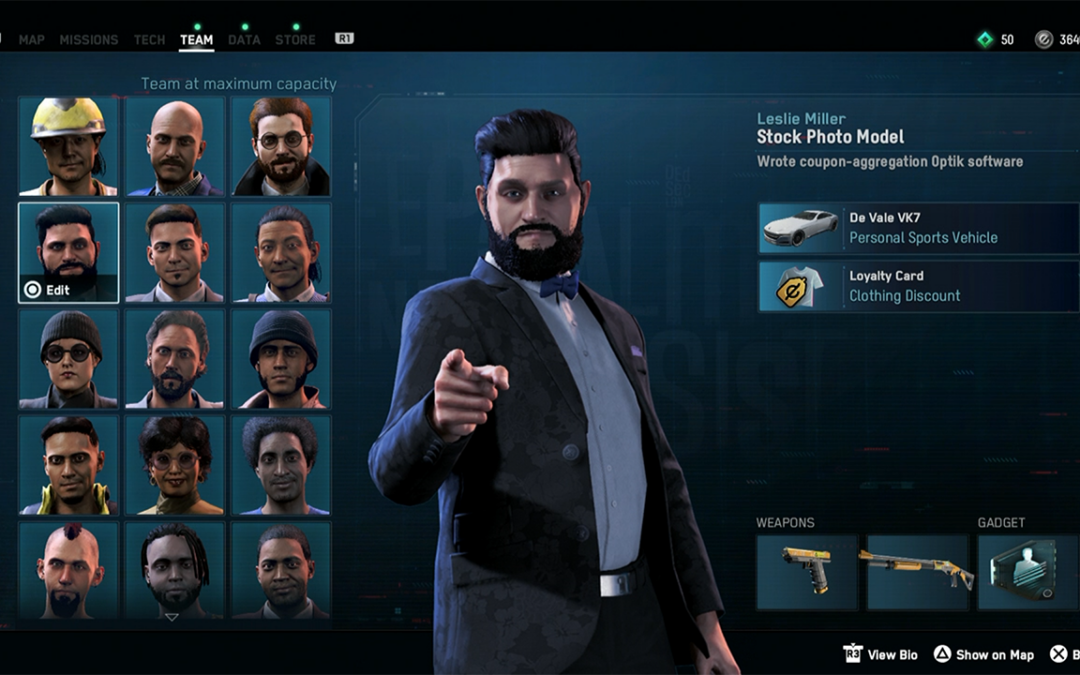Select the TECH tab
This screenshot has width=1080, height=675.
point(149,40)
